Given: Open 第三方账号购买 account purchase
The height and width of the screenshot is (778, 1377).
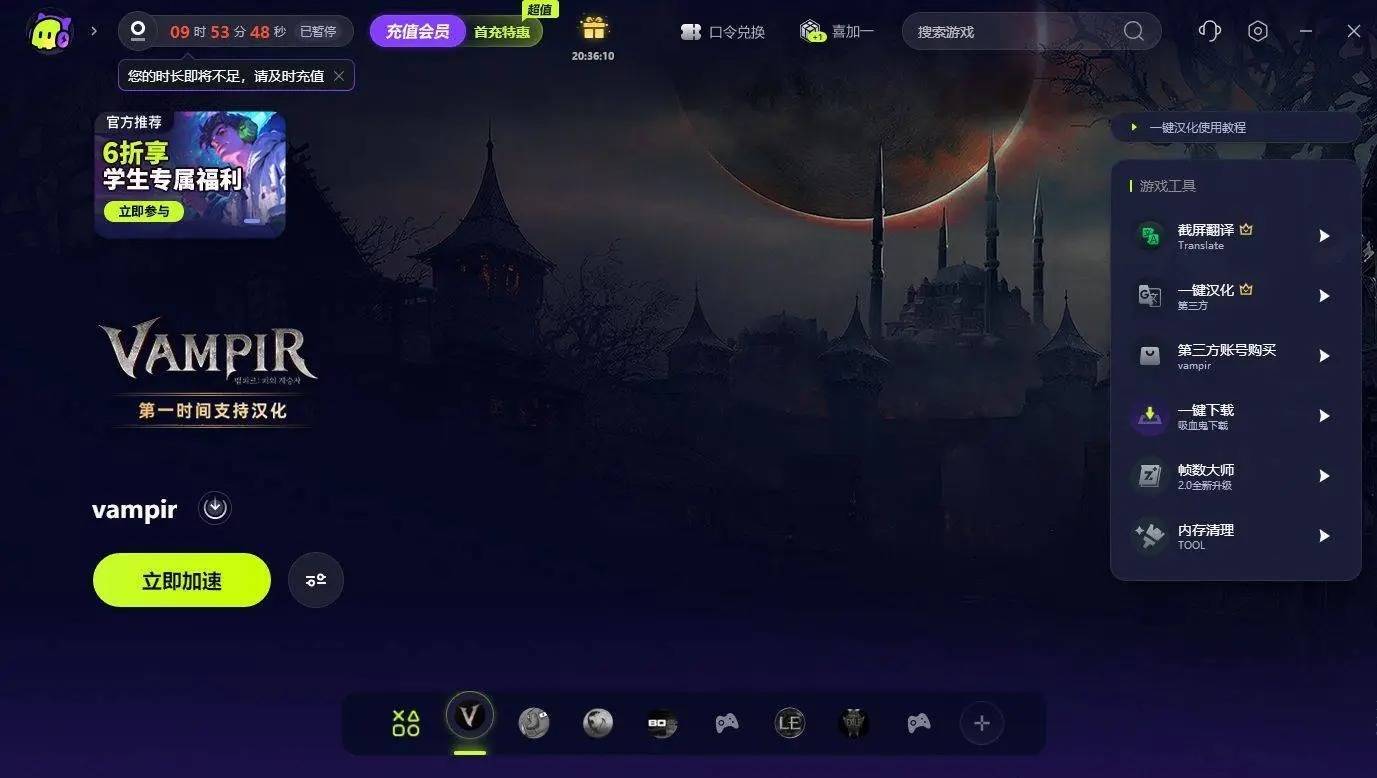Looking at the screenshot, I should tap(1236, 356).
